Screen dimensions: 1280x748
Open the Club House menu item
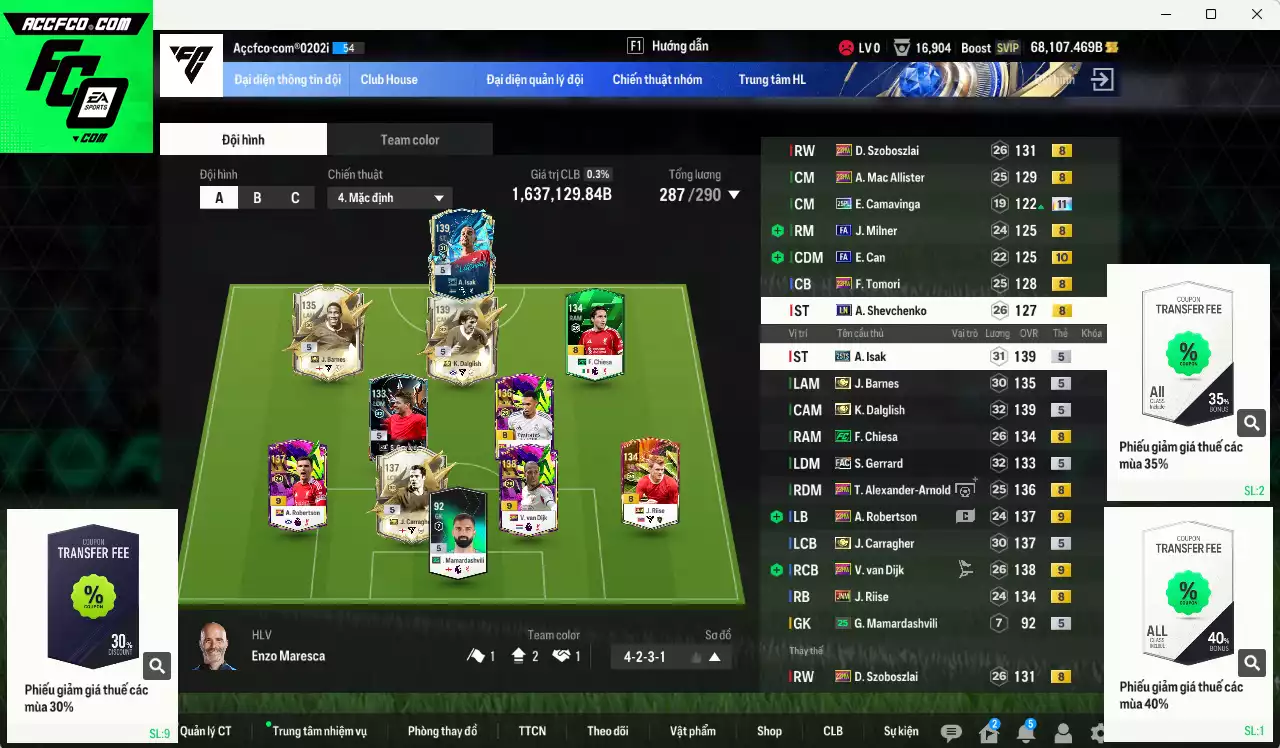[x=389, y=79]
